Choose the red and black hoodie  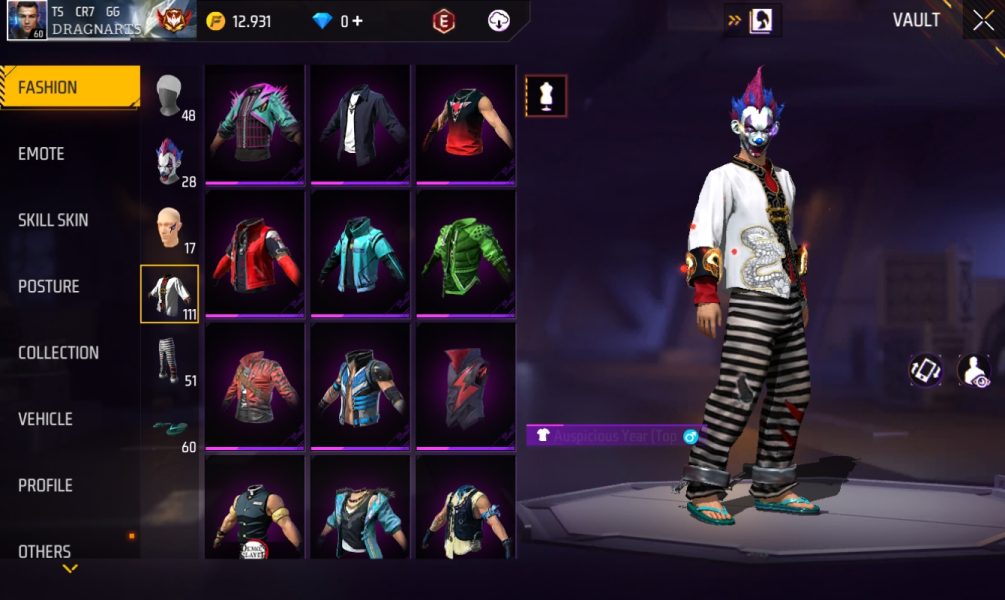point(255,255)
